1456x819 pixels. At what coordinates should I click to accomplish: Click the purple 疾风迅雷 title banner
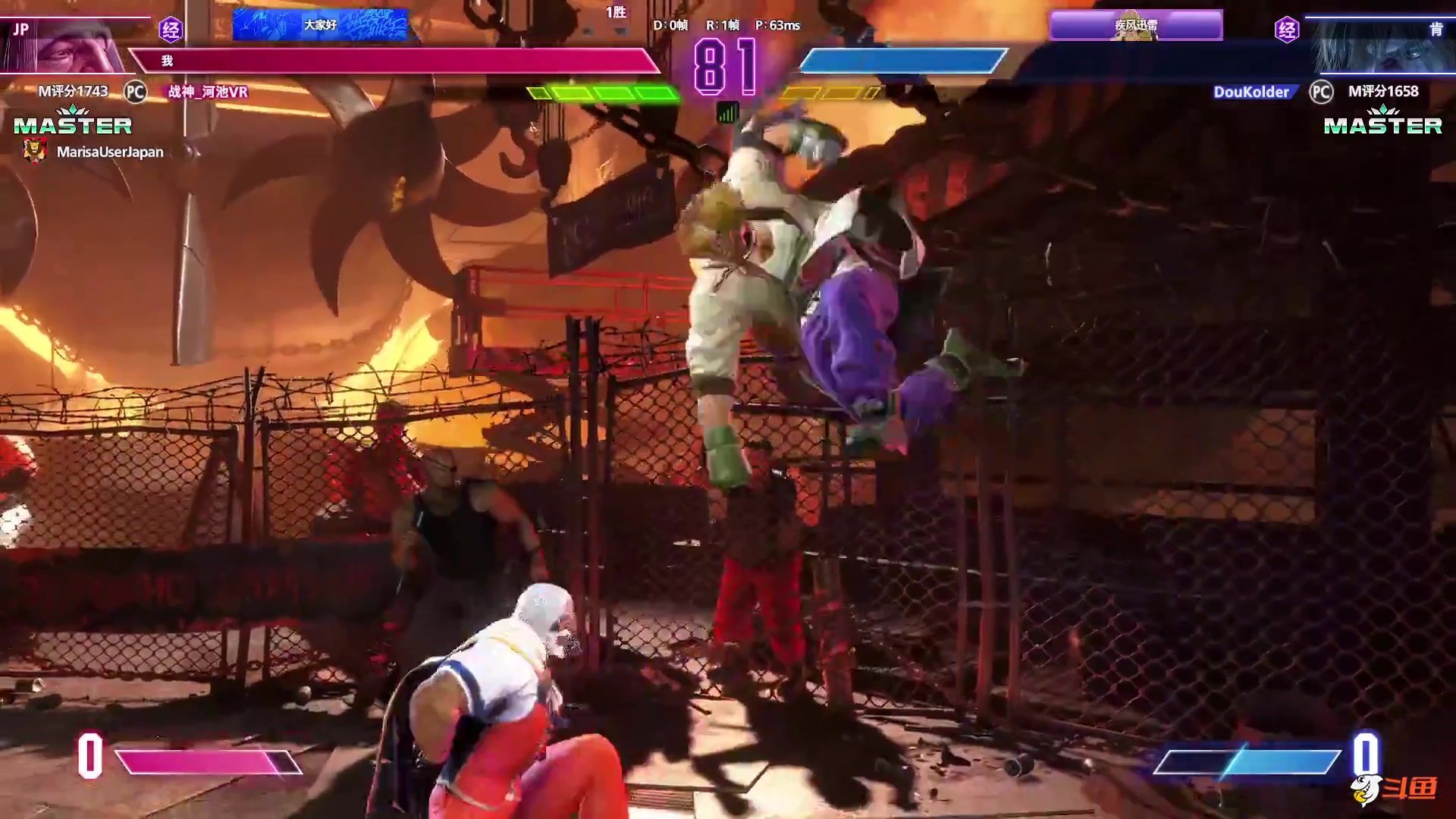pos(1135,26)
